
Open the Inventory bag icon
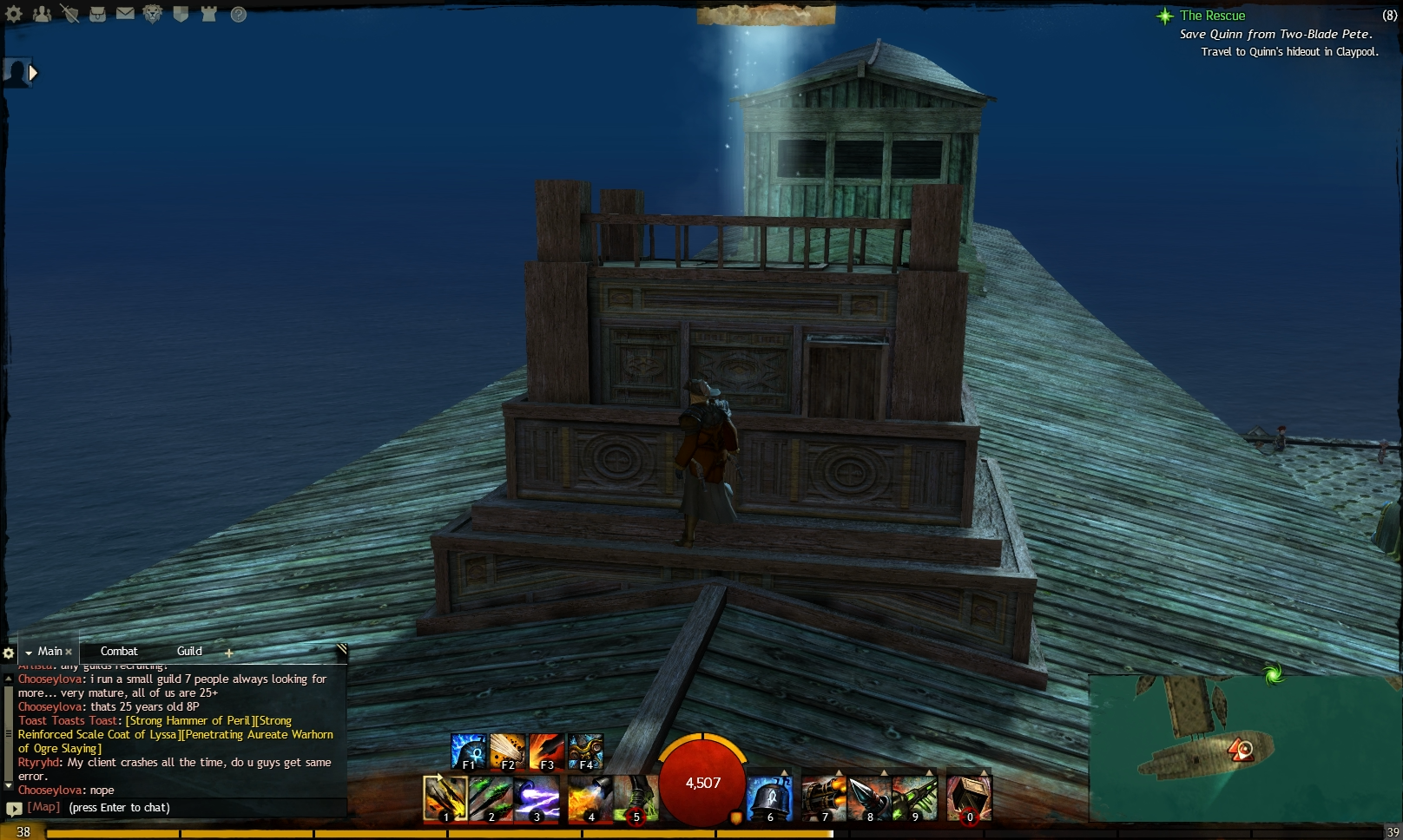[97, 12]
